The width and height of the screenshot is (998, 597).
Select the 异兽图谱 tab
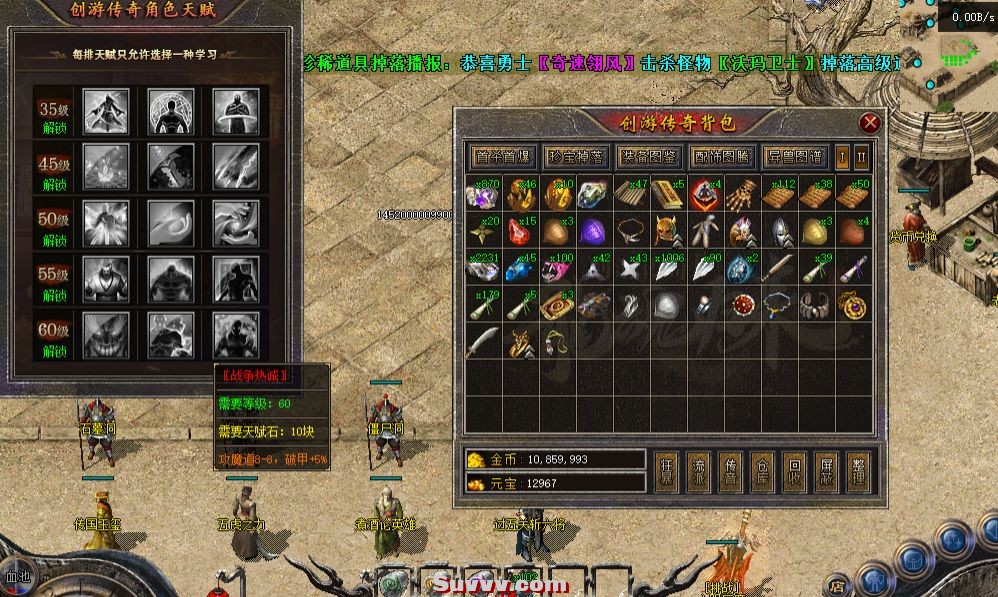[794, 157]
